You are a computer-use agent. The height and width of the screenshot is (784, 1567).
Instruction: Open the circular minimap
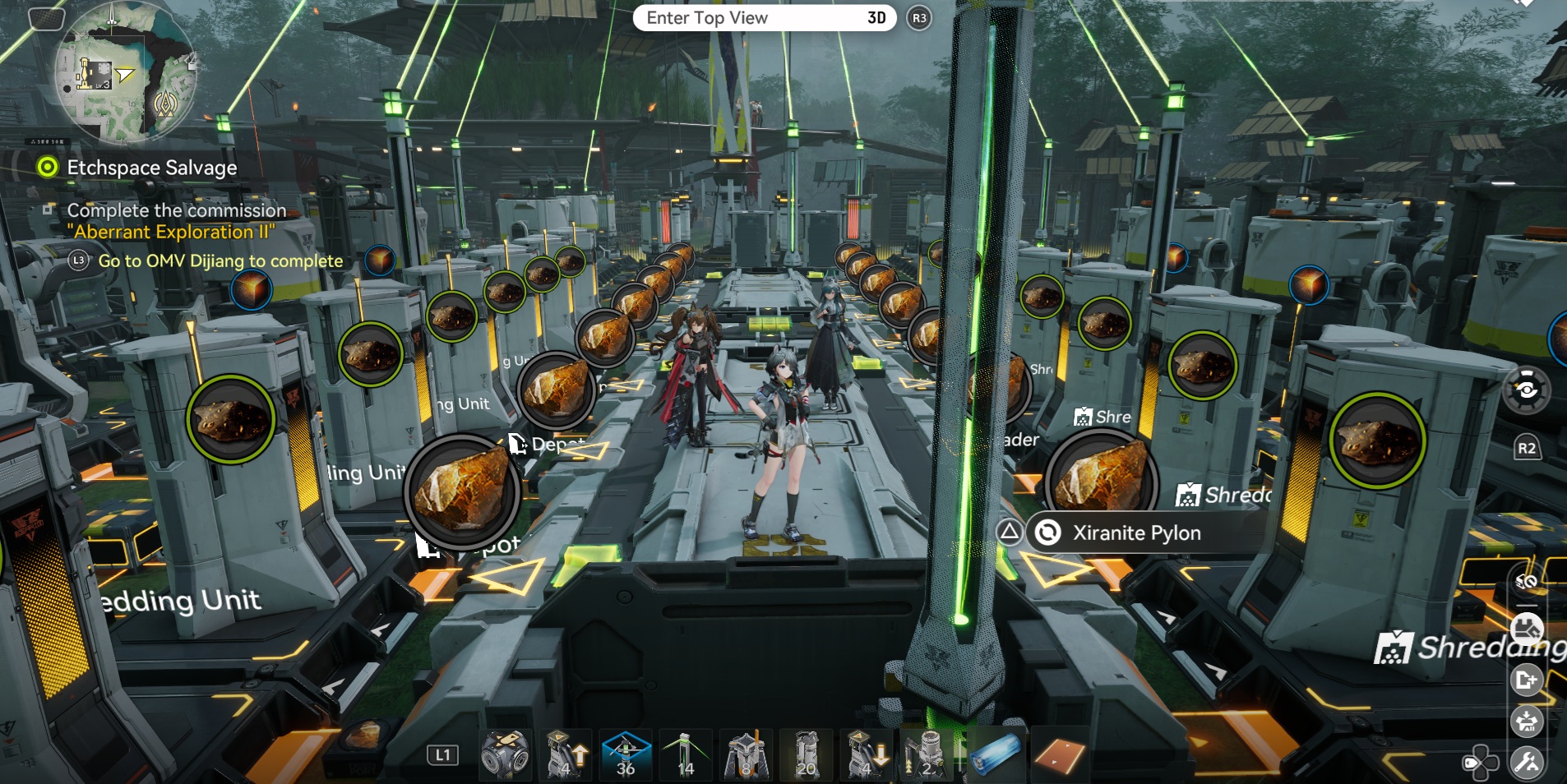pos(125,74)
